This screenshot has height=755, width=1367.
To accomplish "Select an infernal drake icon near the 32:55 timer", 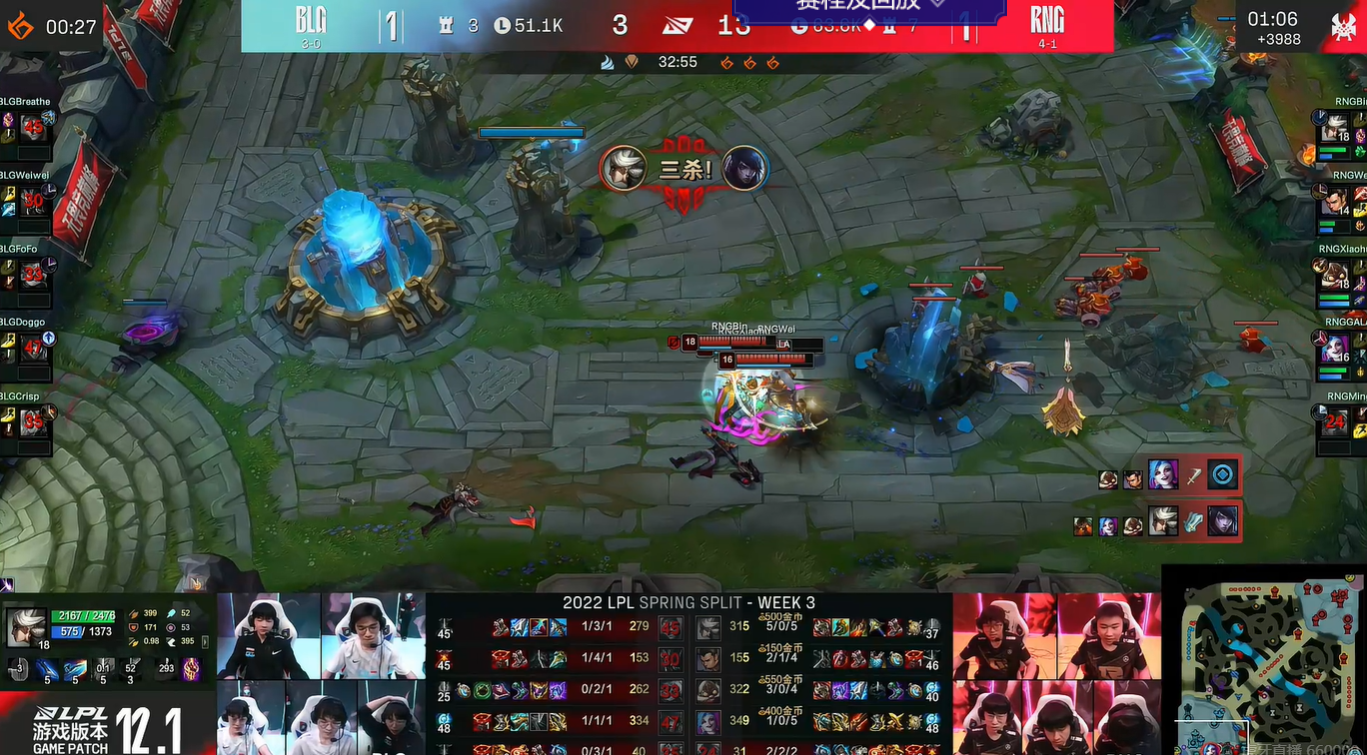I will [727, 62].
